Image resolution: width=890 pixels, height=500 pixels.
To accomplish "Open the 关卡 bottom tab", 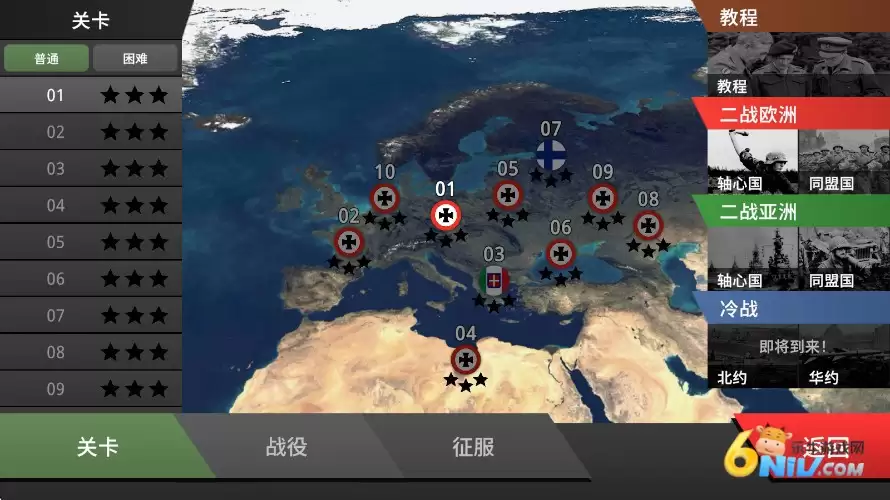I will pyautogui.click(x=97, y=447).
